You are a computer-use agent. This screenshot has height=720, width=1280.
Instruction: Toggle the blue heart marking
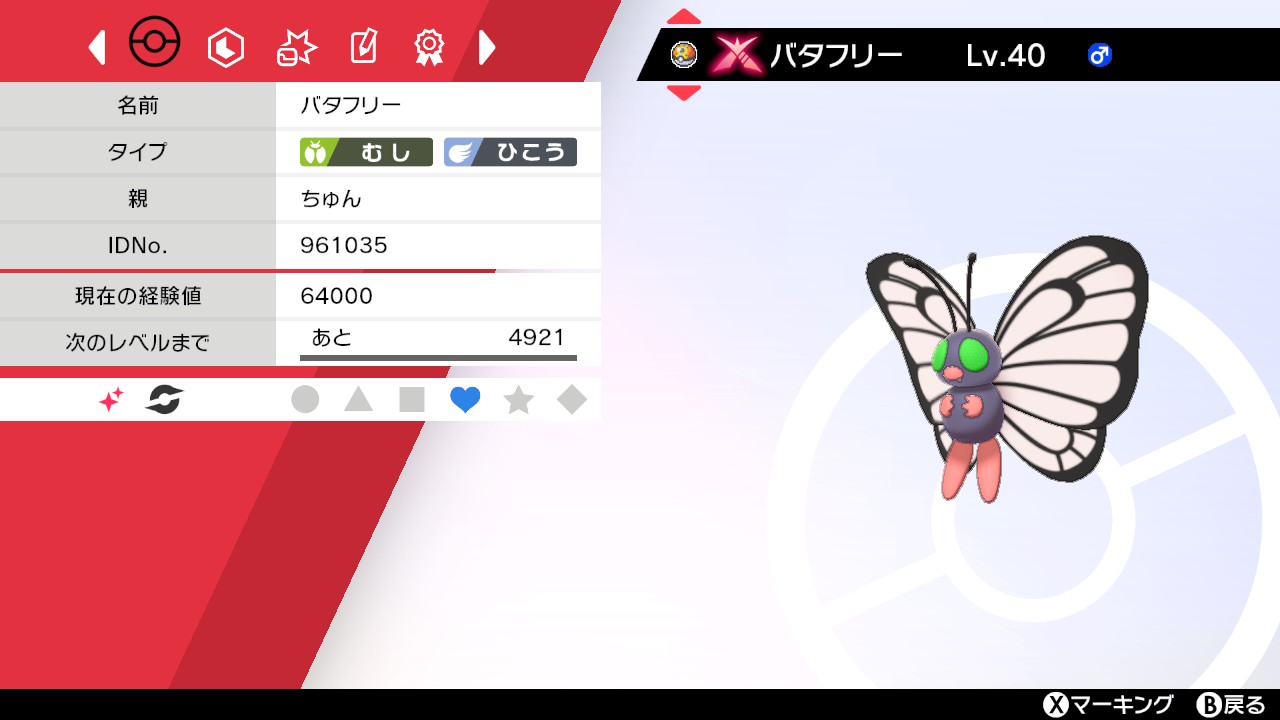[464, 399]
